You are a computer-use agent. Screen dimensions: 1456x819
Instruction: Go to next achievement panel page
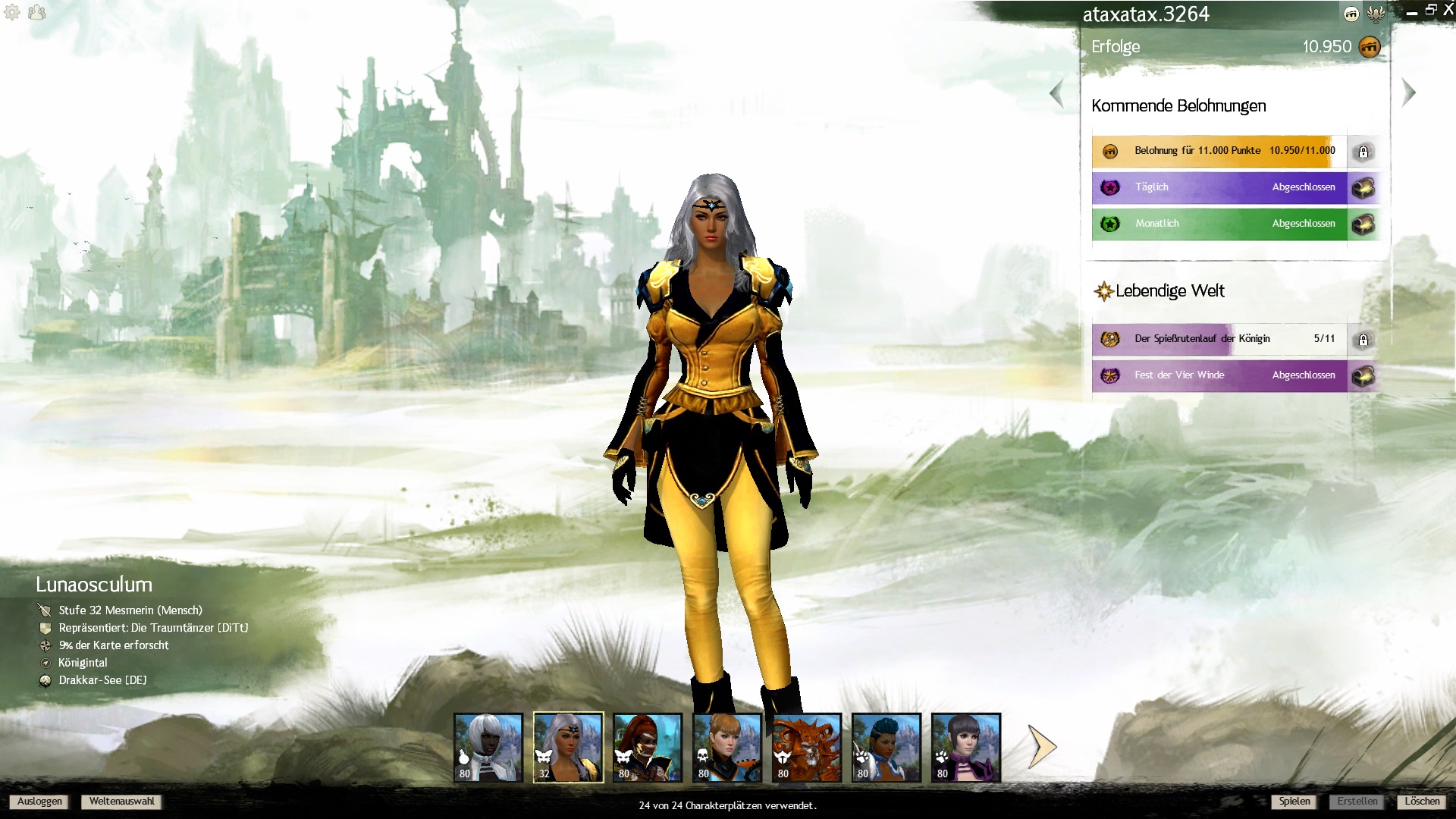click(x=1409, y=93)
